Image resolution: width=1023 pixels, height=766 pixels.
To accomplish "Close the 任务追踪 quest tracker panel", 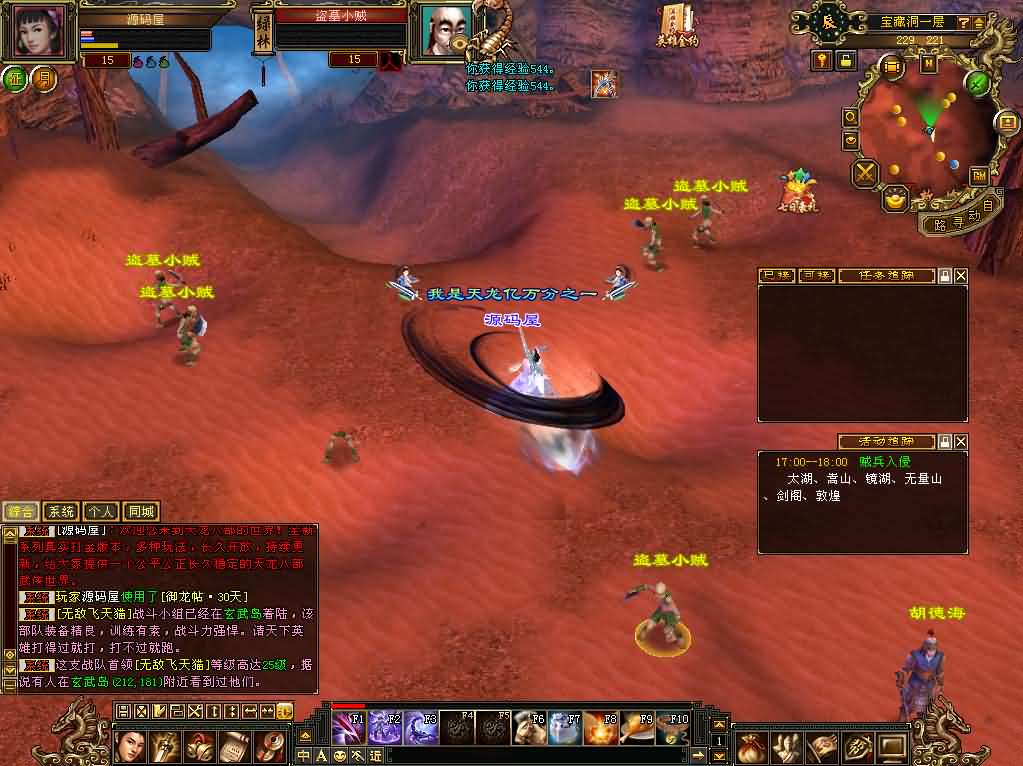I will (x=961, y=275).
